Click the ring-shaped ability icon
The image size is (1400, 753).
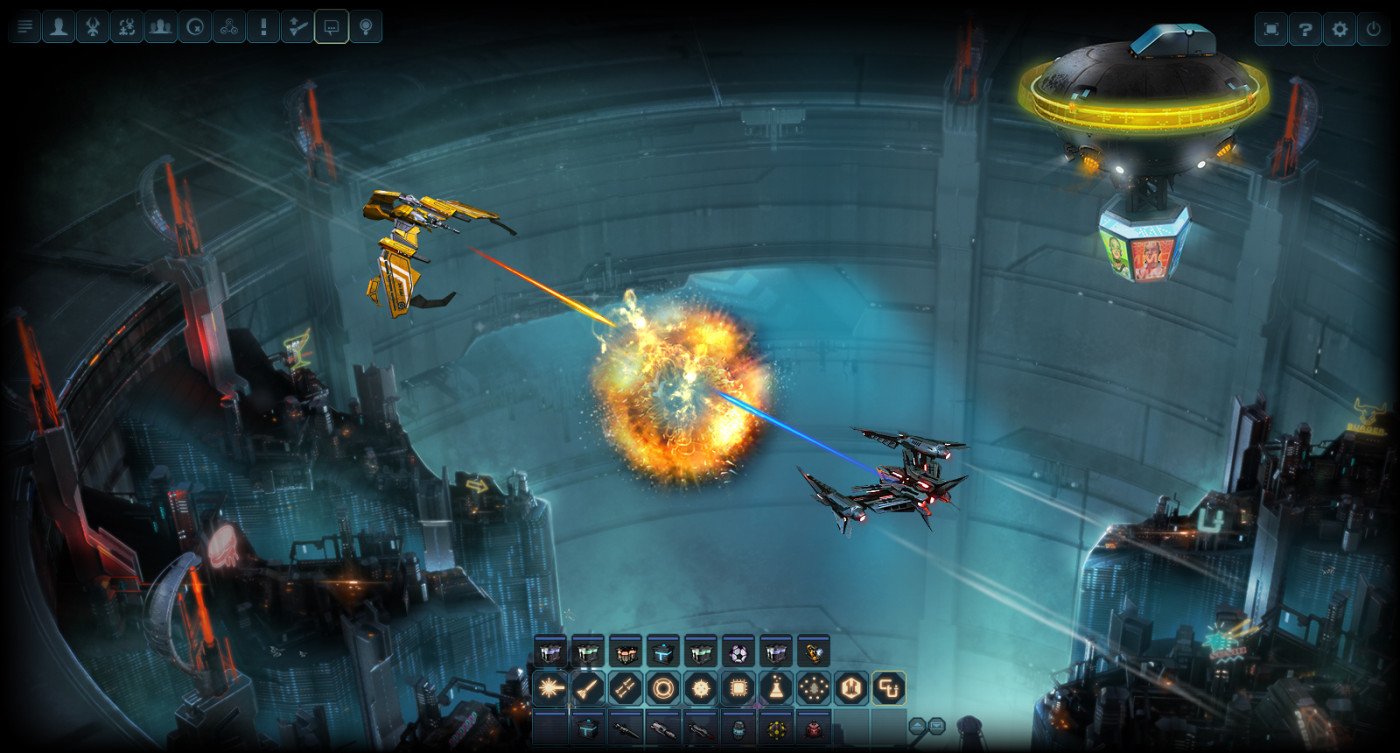click(663, 688)
